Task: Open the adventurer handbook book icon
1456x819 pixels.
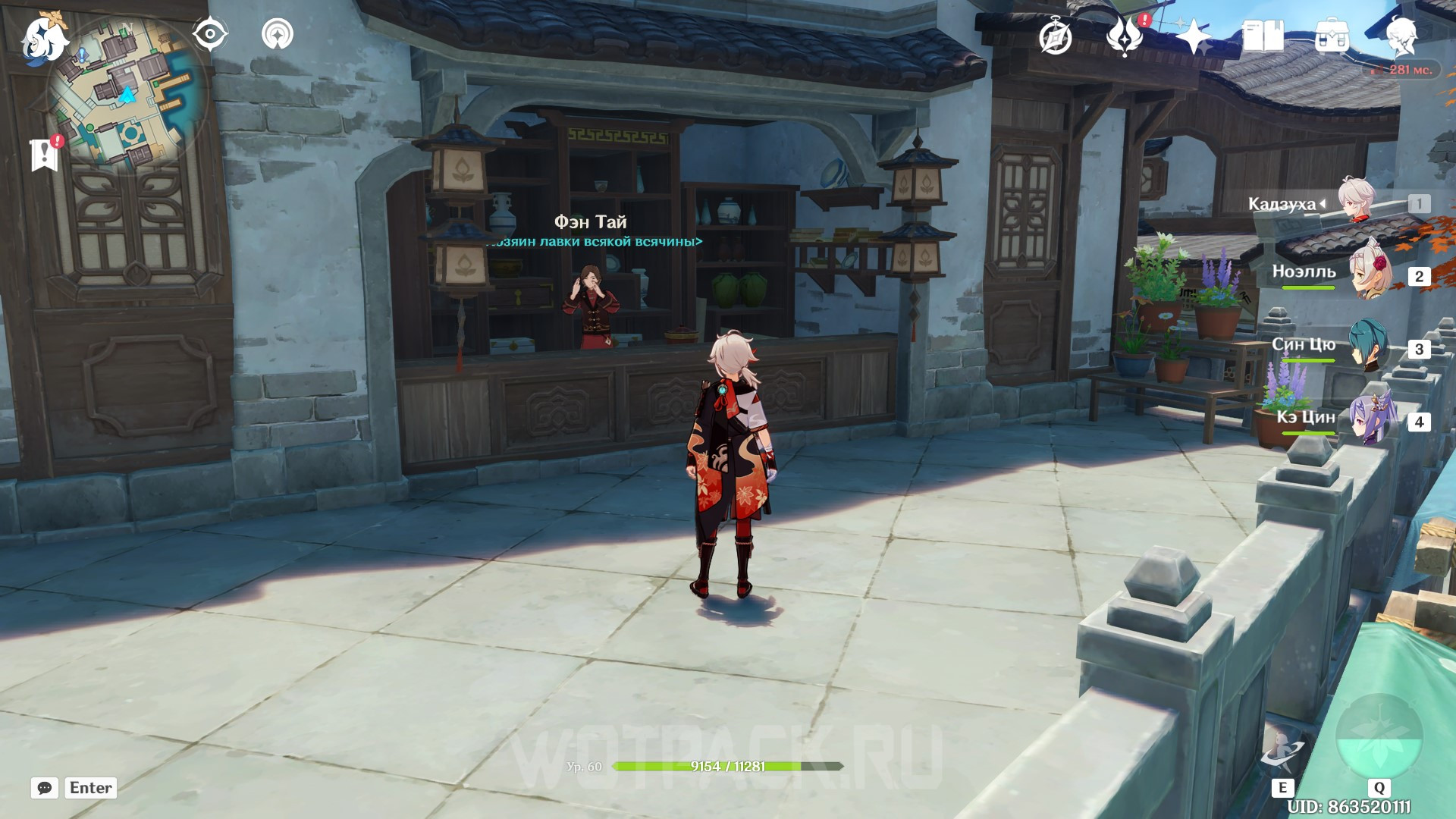Action: coord(1263,36)
